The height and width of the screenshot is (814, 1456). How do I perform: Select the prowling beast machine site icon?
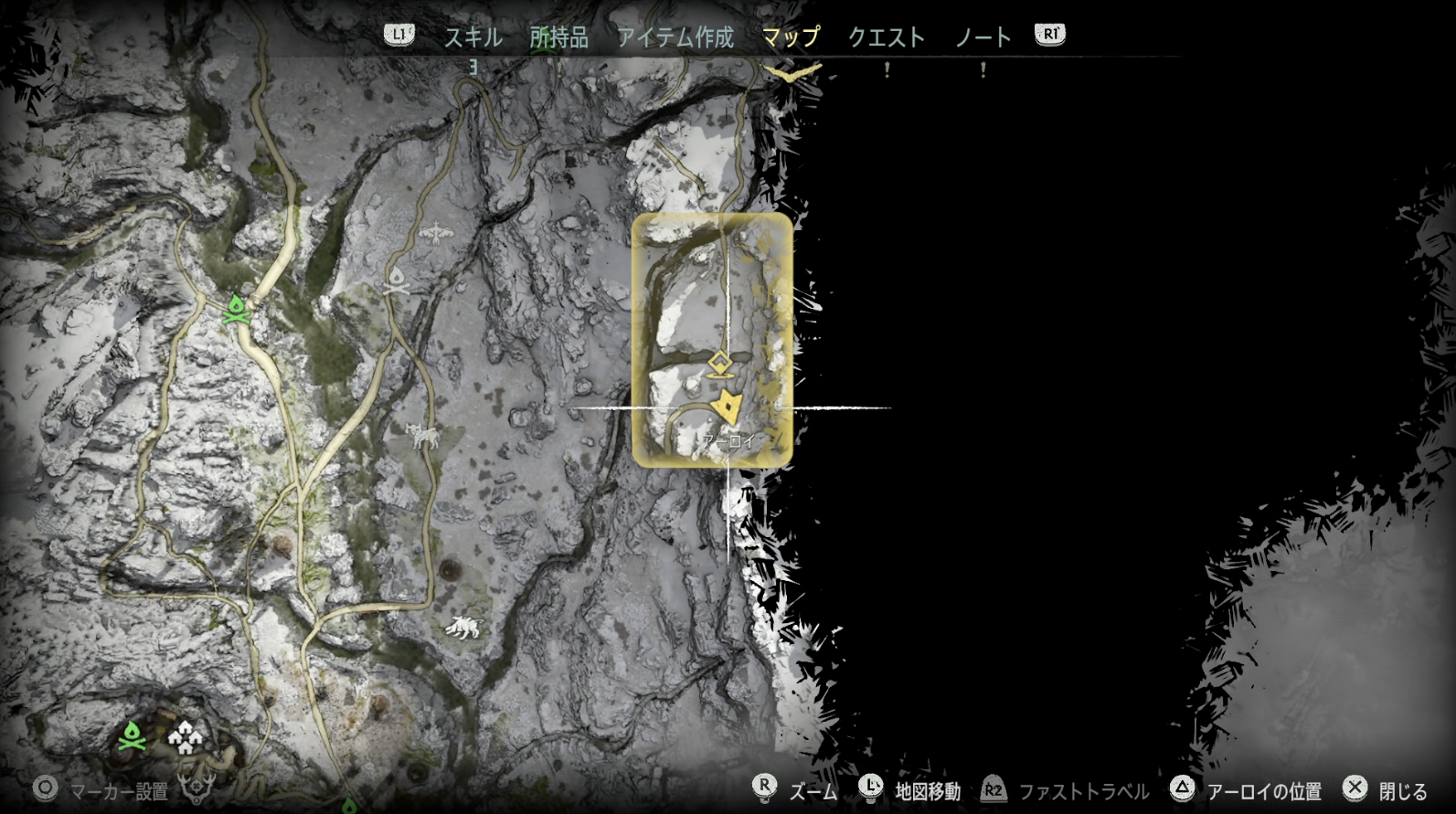(464, 627)
